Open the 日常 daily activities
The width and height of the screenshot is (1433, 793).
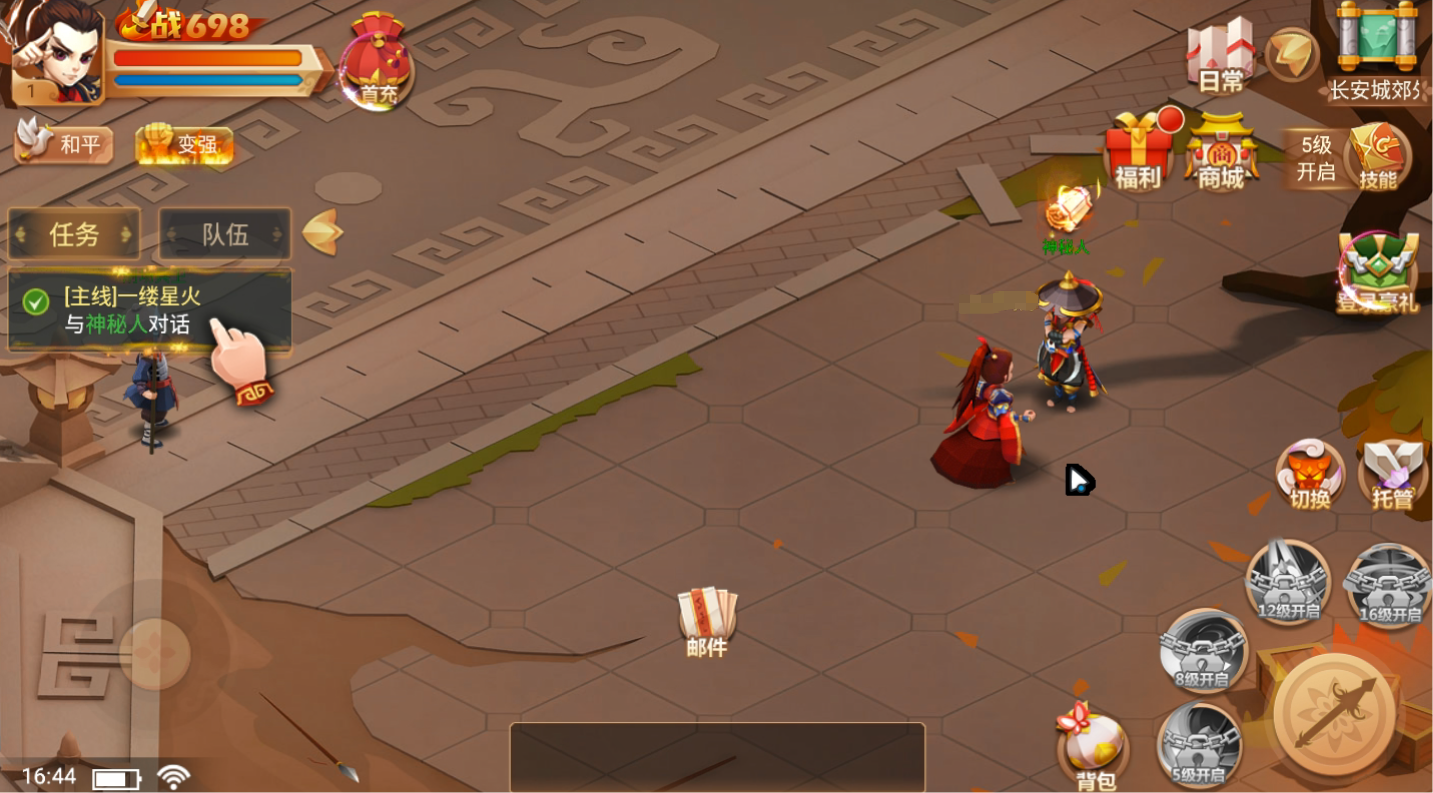point(1221,55)
